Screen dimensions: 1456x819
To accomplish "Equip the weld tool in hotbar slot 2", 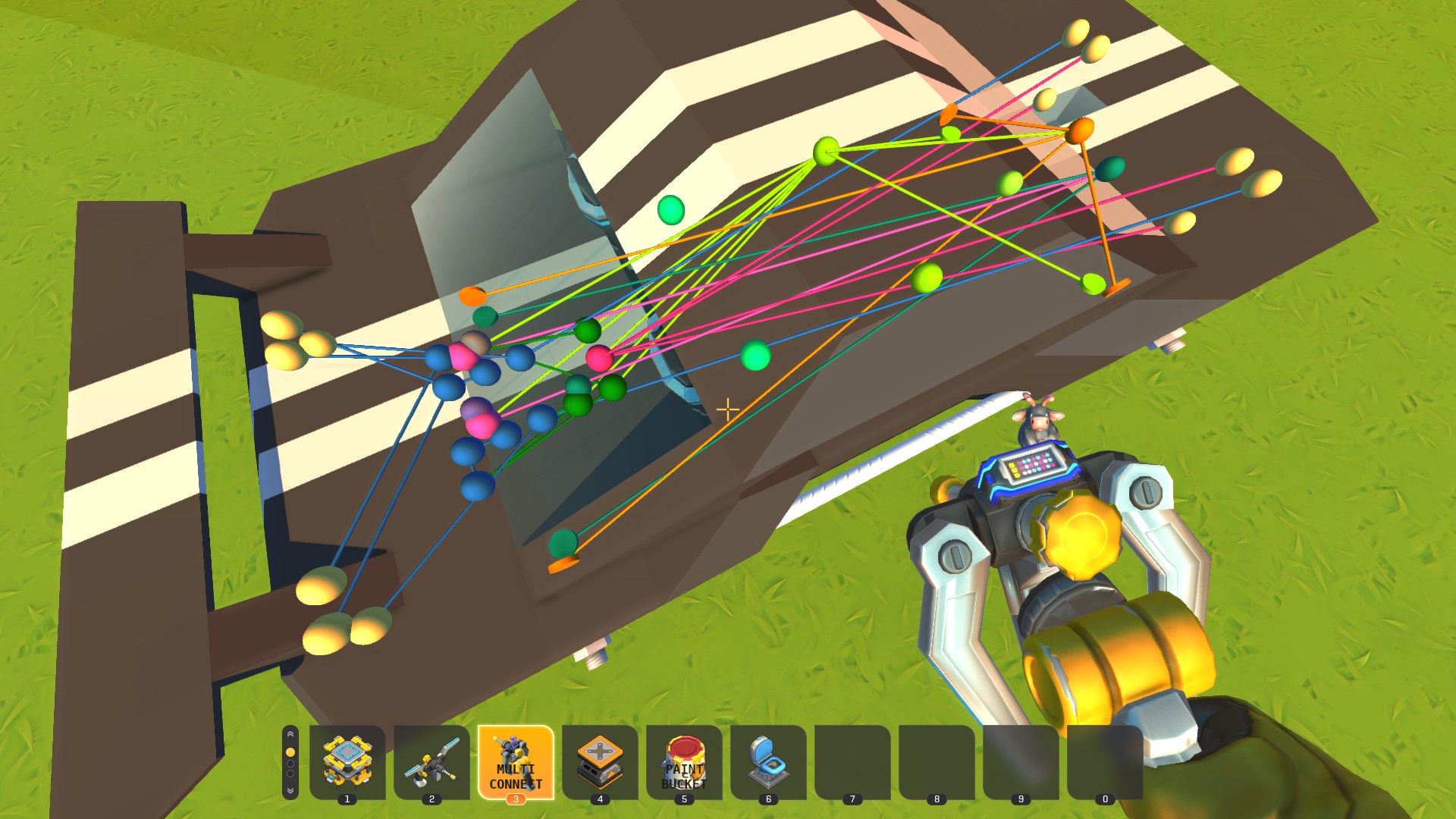I will tap(431, 761).
